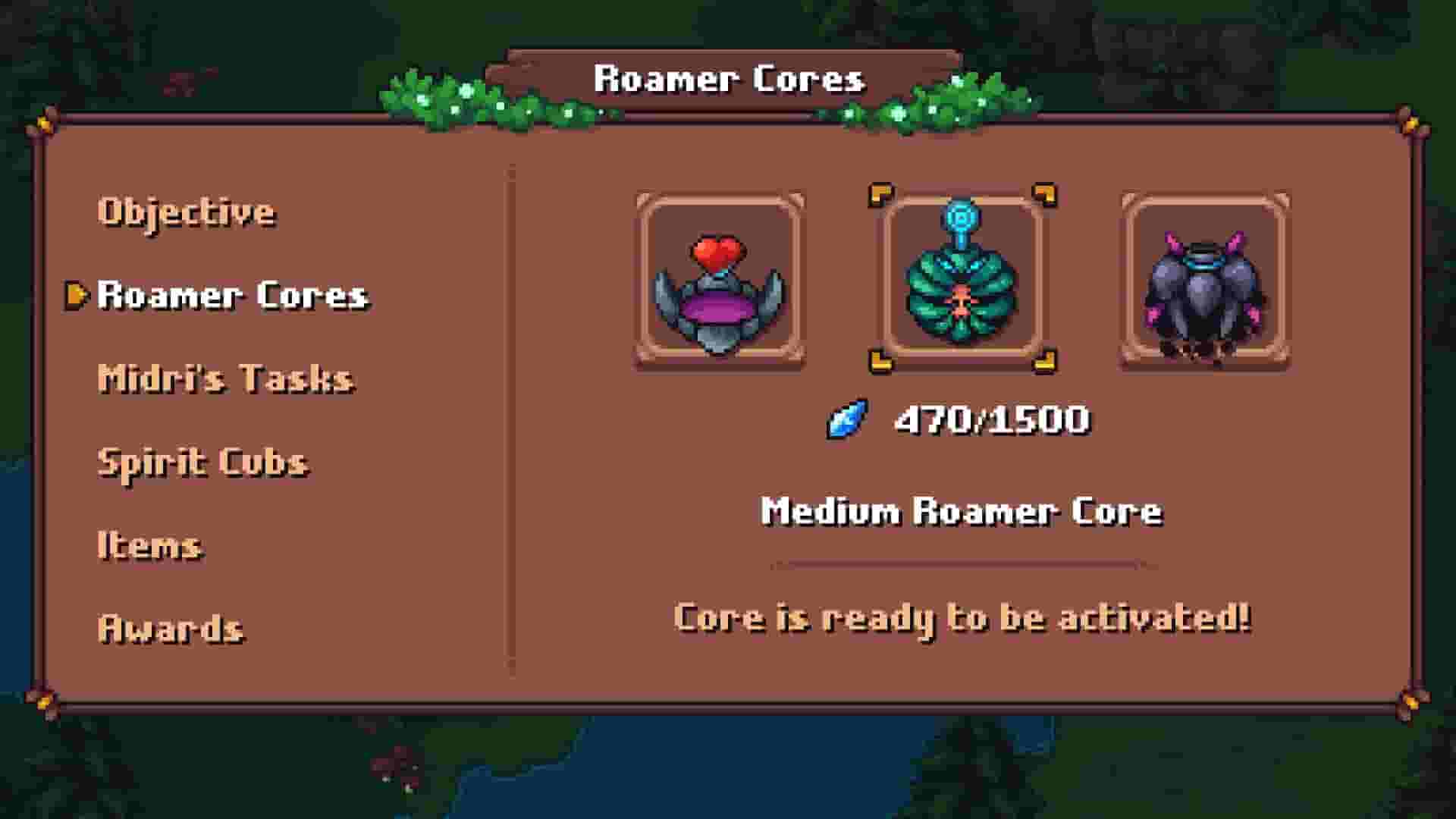Click the glowing antenna on the selected core
1456x819 pixels.
(x=962, y=218)
